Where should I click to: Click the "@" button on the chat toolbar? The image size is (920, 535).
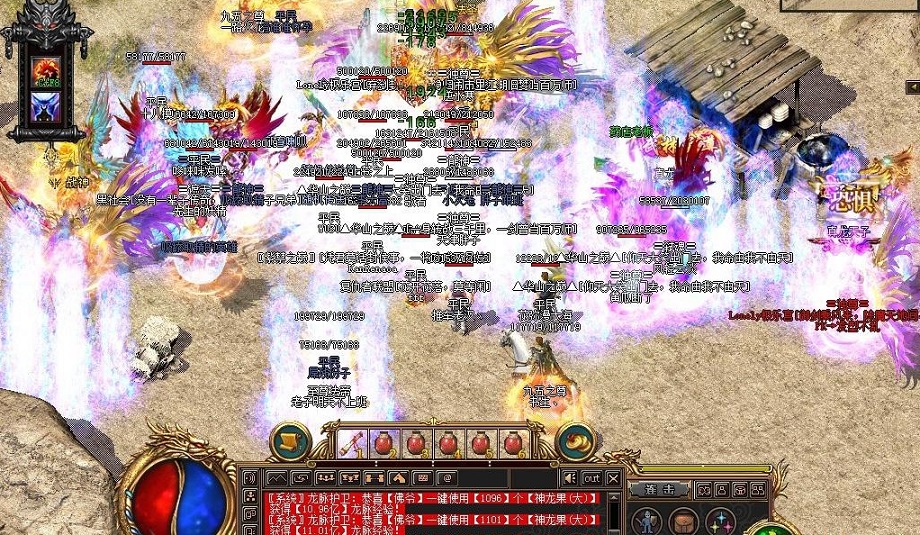coord(448,478)
